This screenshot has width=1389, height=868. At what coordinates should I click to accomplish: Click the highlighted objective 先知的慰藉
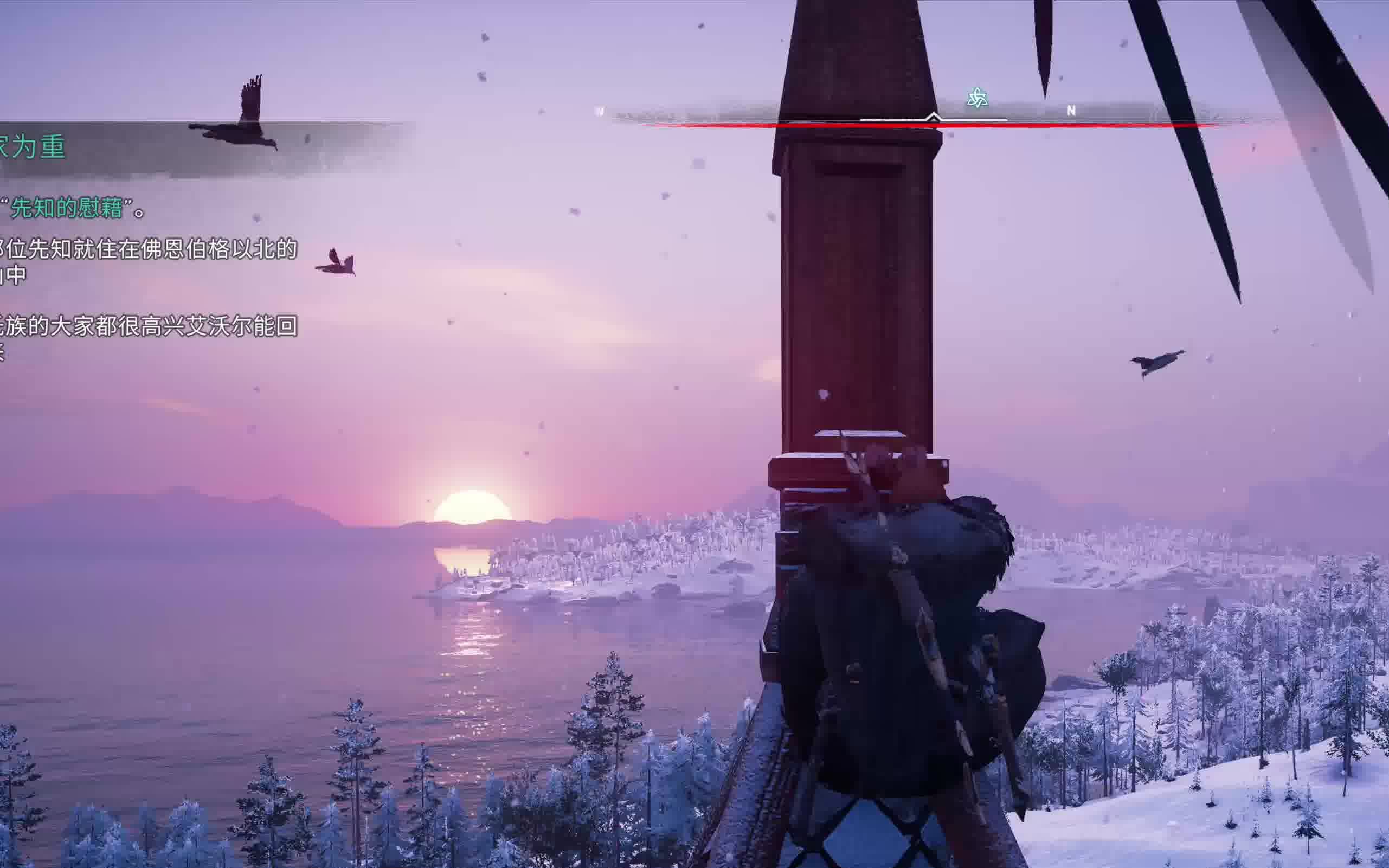(x=67, y=208)
